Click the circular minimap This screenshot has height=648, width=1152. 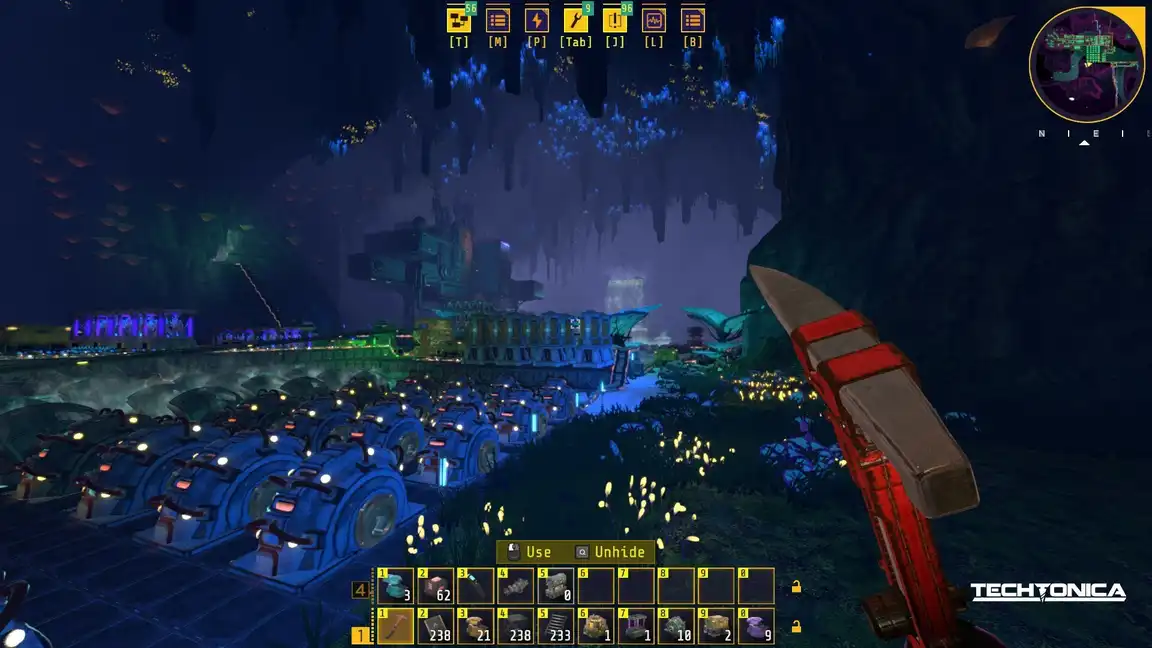pos(1087,65)
